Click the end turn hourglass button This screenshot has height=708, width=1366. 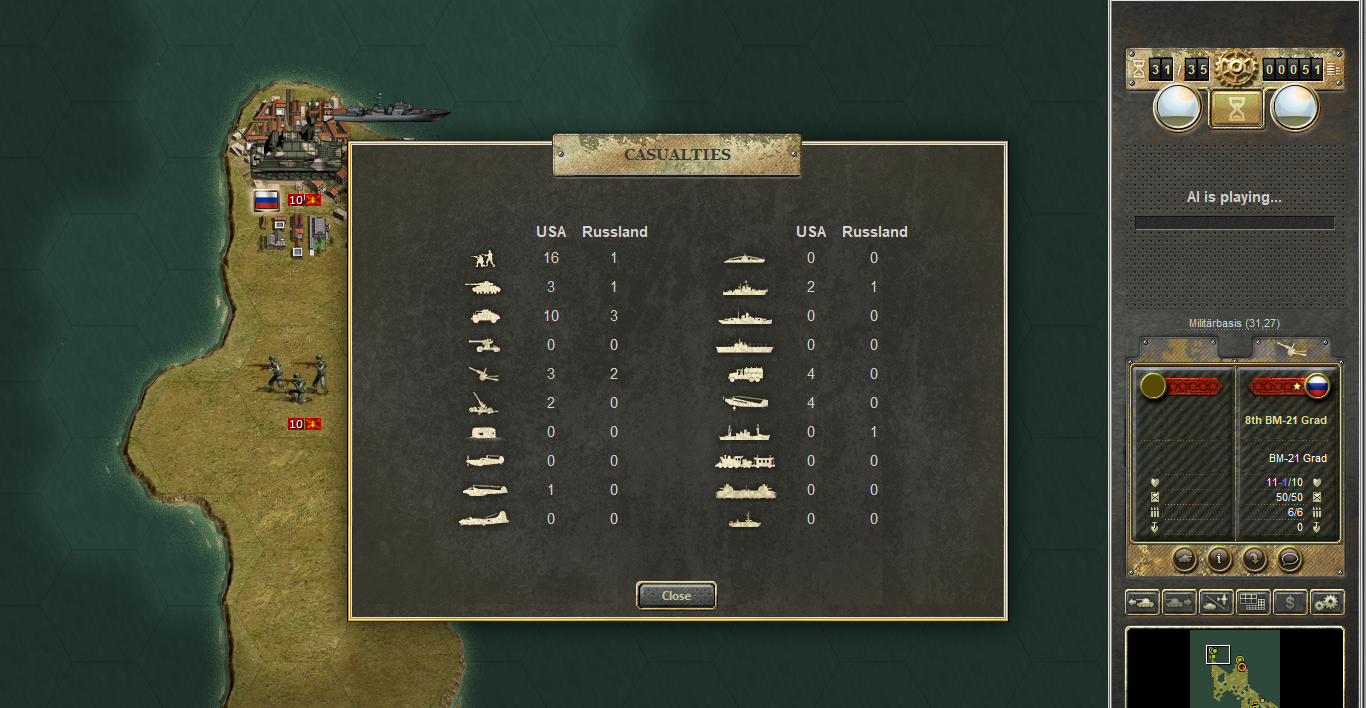click(x=1237, y=109)
